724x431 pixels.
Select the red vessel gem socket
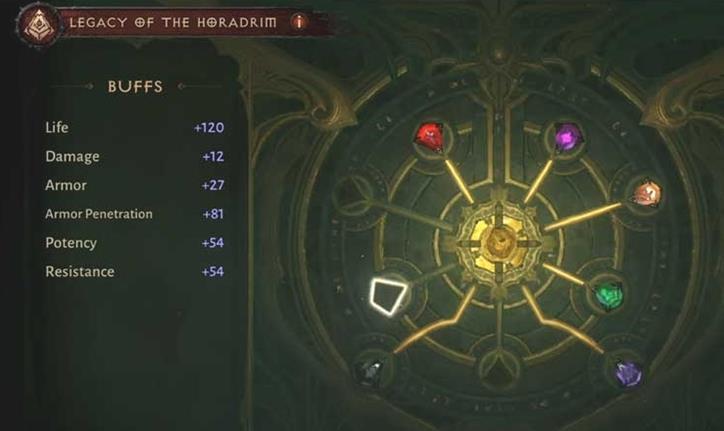(x=430, y=136)
